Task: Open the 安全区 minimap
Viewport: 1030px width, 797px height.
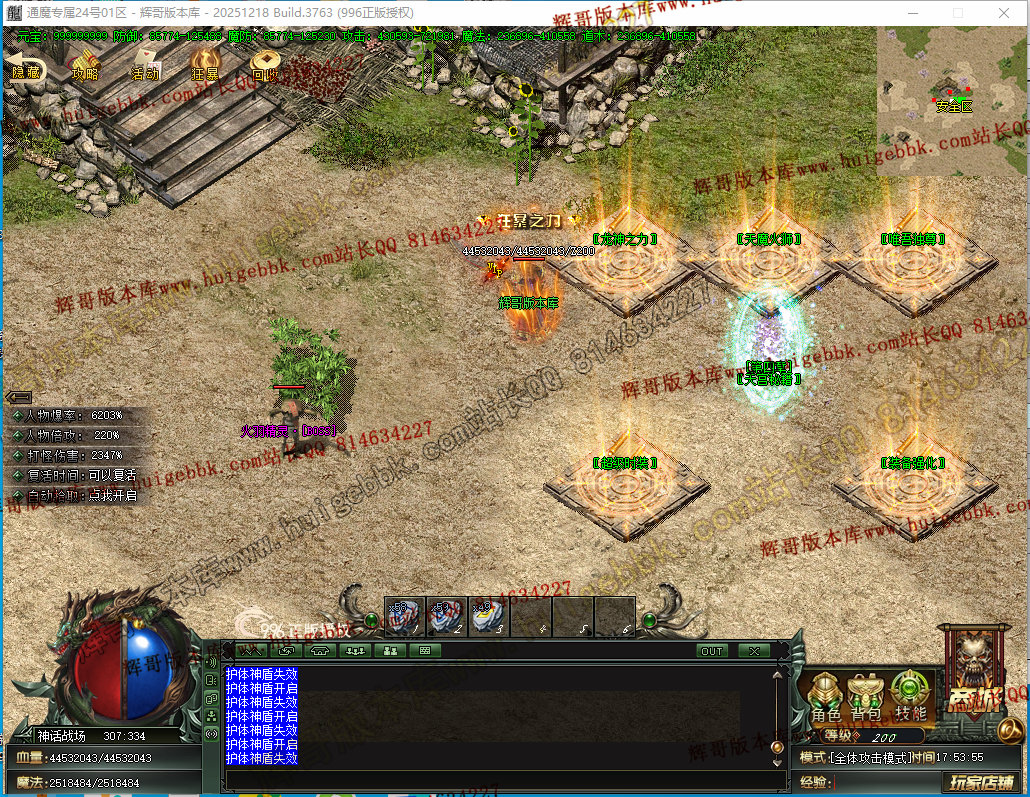Action: pyautogui.click(x=953, y=99)
